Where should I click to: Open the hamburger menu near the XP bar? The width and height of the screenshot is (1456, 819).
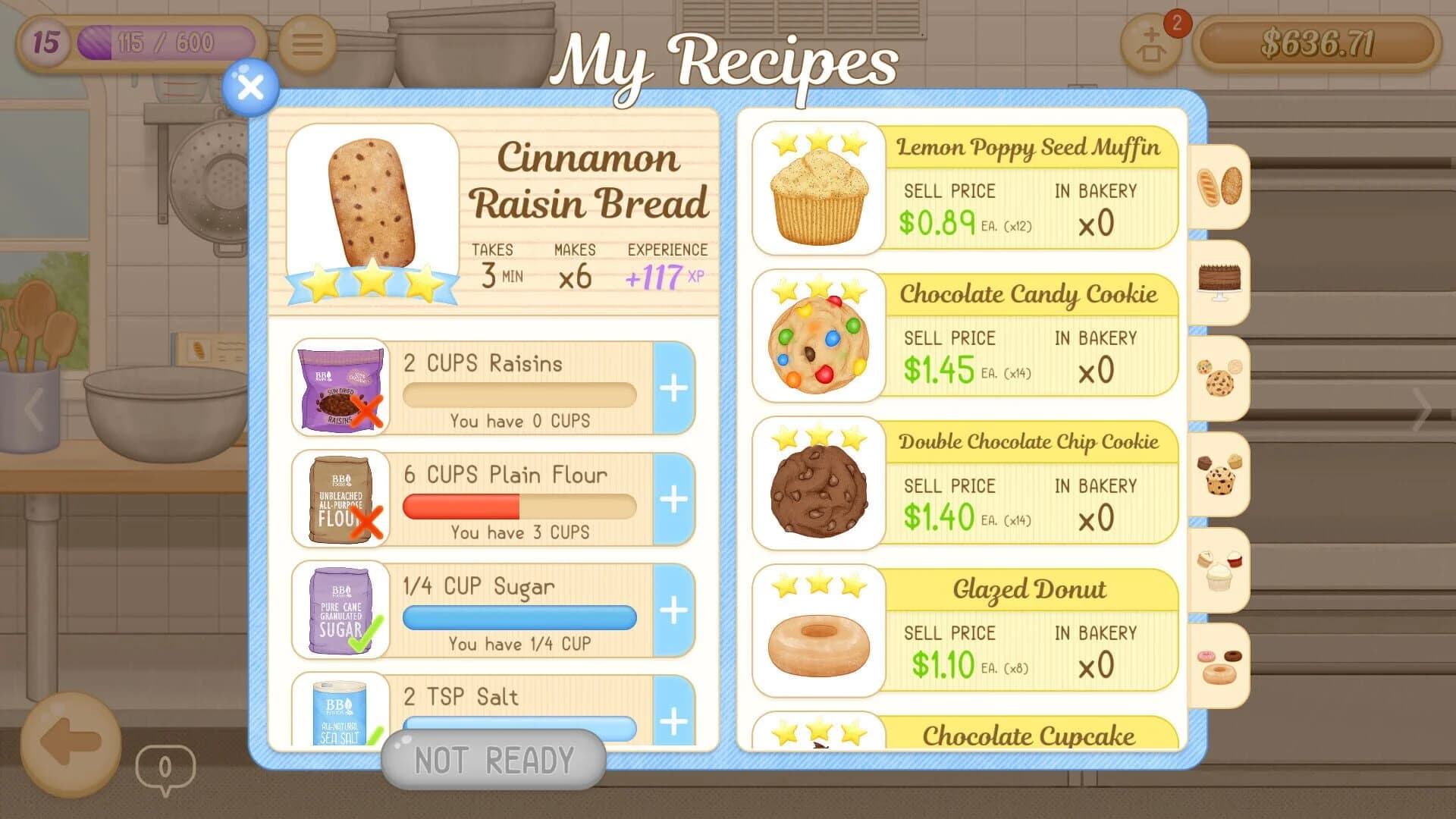click(306, 43)
